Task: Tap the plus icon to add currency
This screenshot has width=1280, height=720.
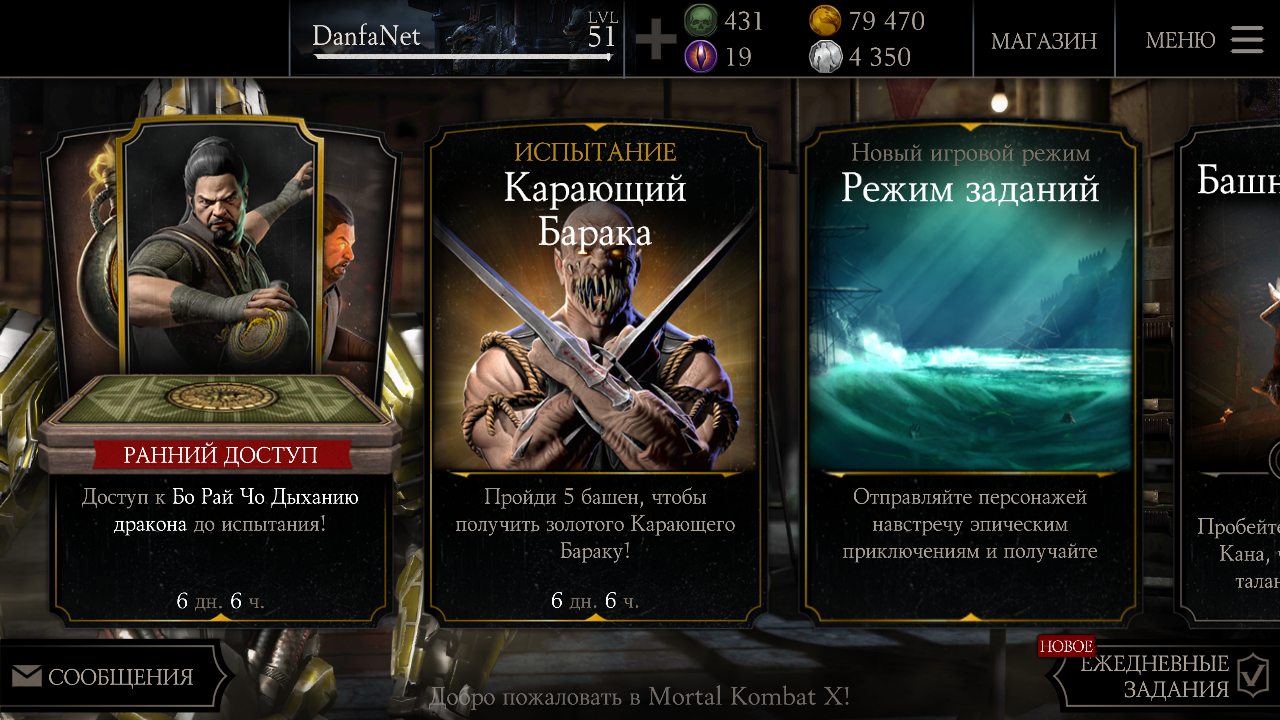Action: pyautogui.click(x=655, y=40)
